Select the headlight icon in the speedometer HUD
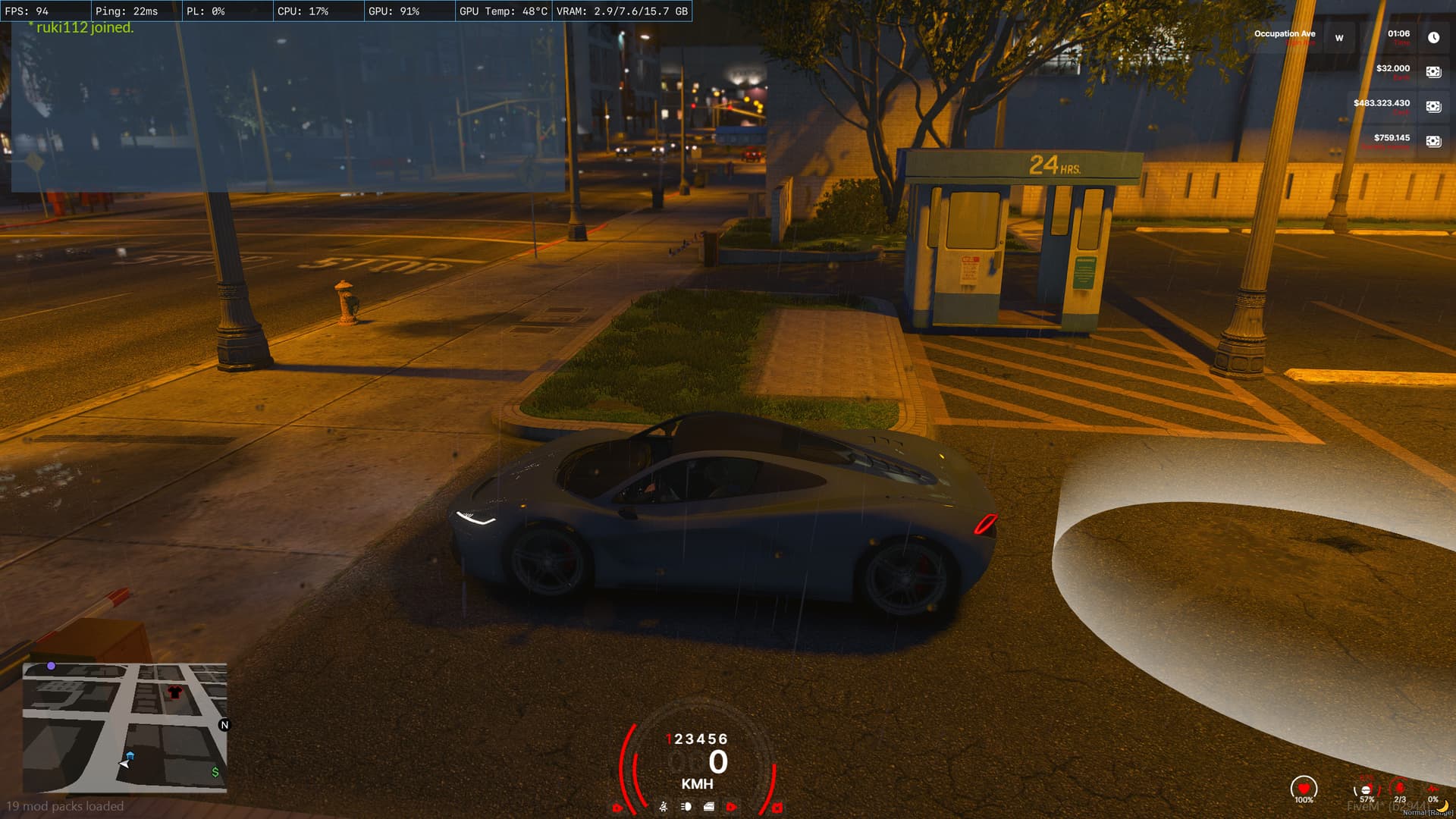1456x819 pixels. pos(685,807)
